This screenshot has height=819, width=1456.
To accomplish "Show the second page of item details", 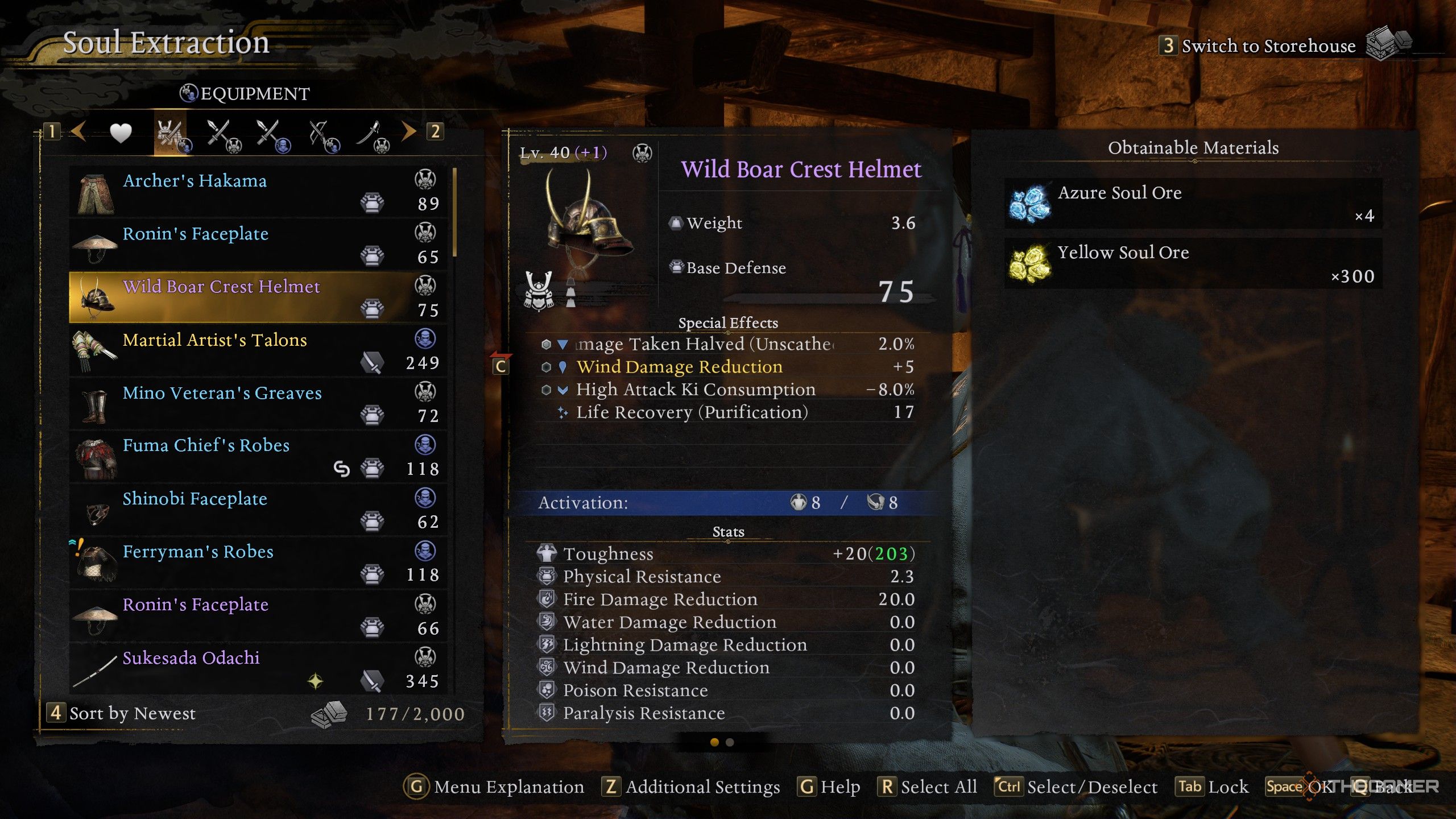I will pyautogui.click(x=730, y=742).
